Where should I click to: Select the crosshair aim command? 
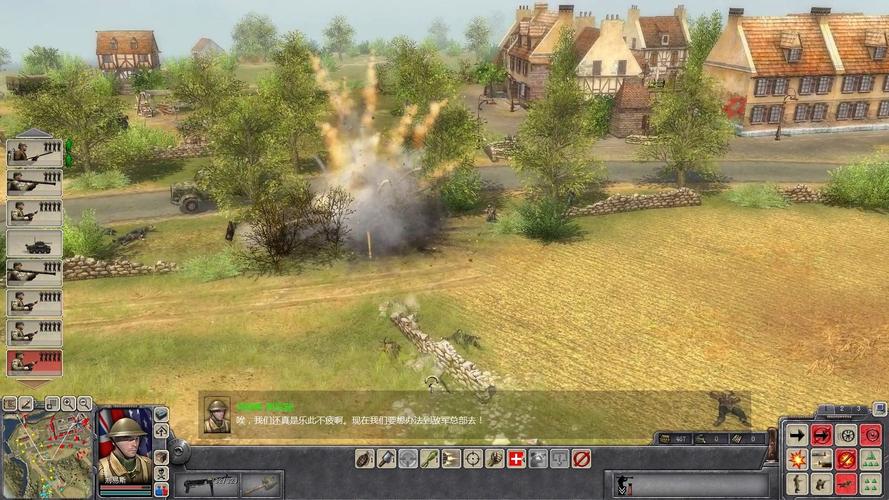pos(472,458)
